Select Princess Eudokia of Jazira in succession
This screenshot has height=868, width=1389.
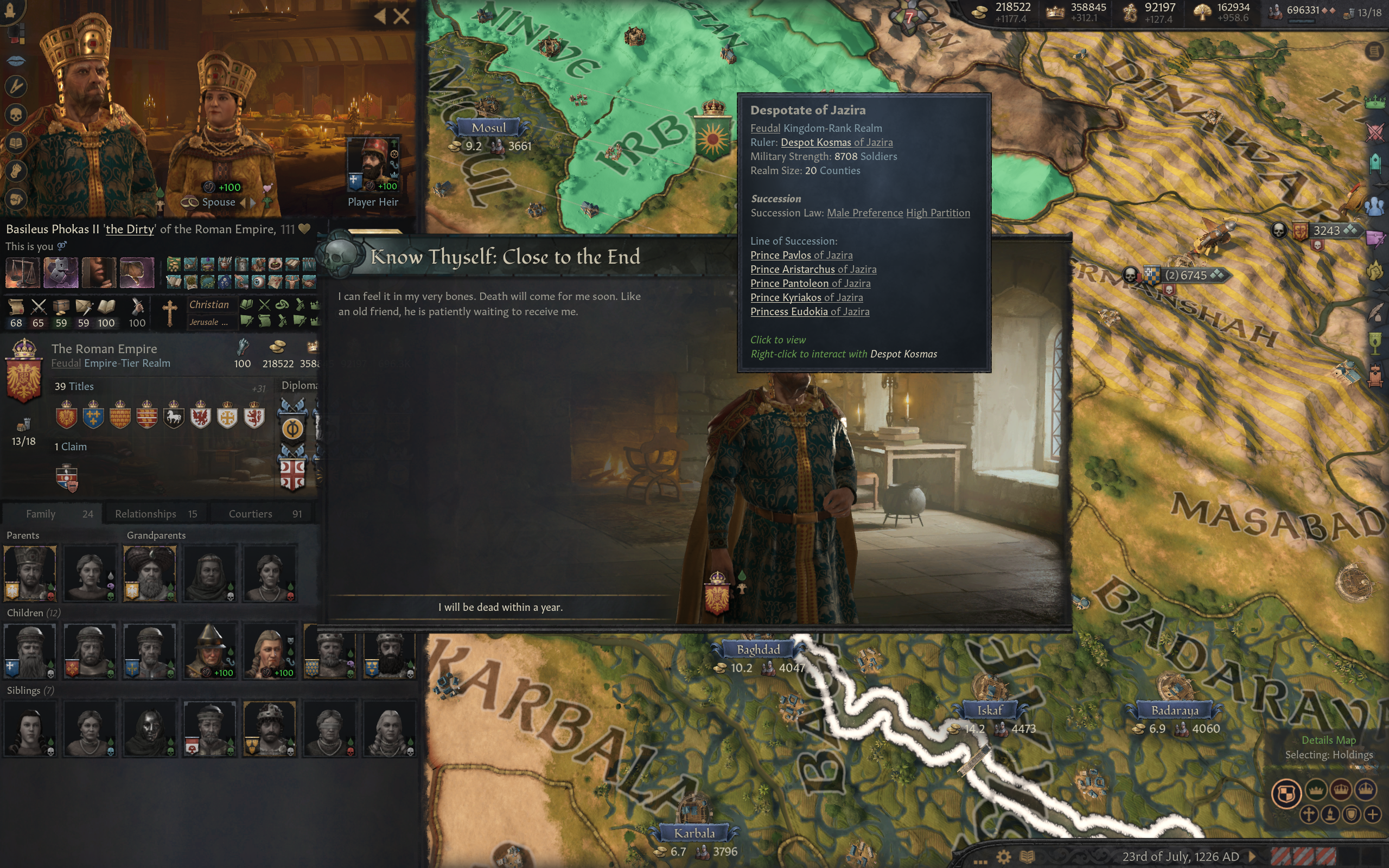coord(810,312)
